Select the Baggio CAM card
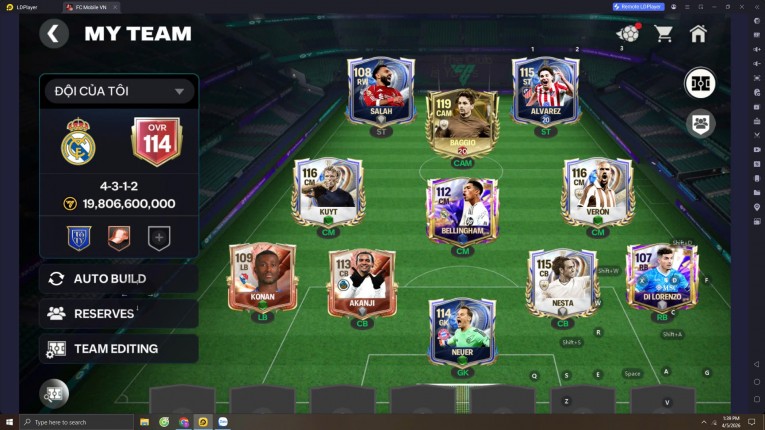Viewport: 765px width, 430px height. point(461,124)
